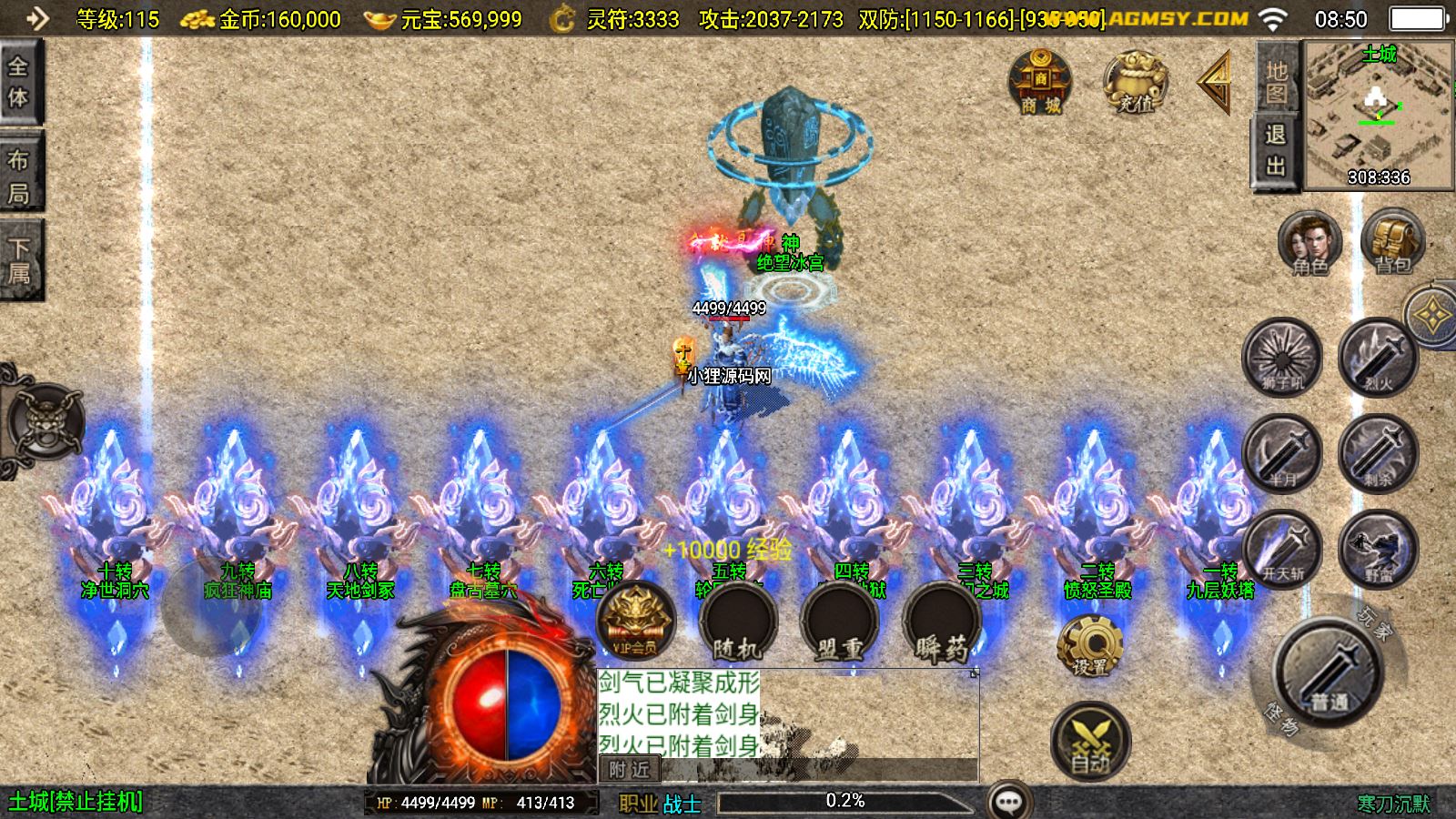Trigger the 野蛮 charge skill
1456x819 pixels.
[1378, 549]
